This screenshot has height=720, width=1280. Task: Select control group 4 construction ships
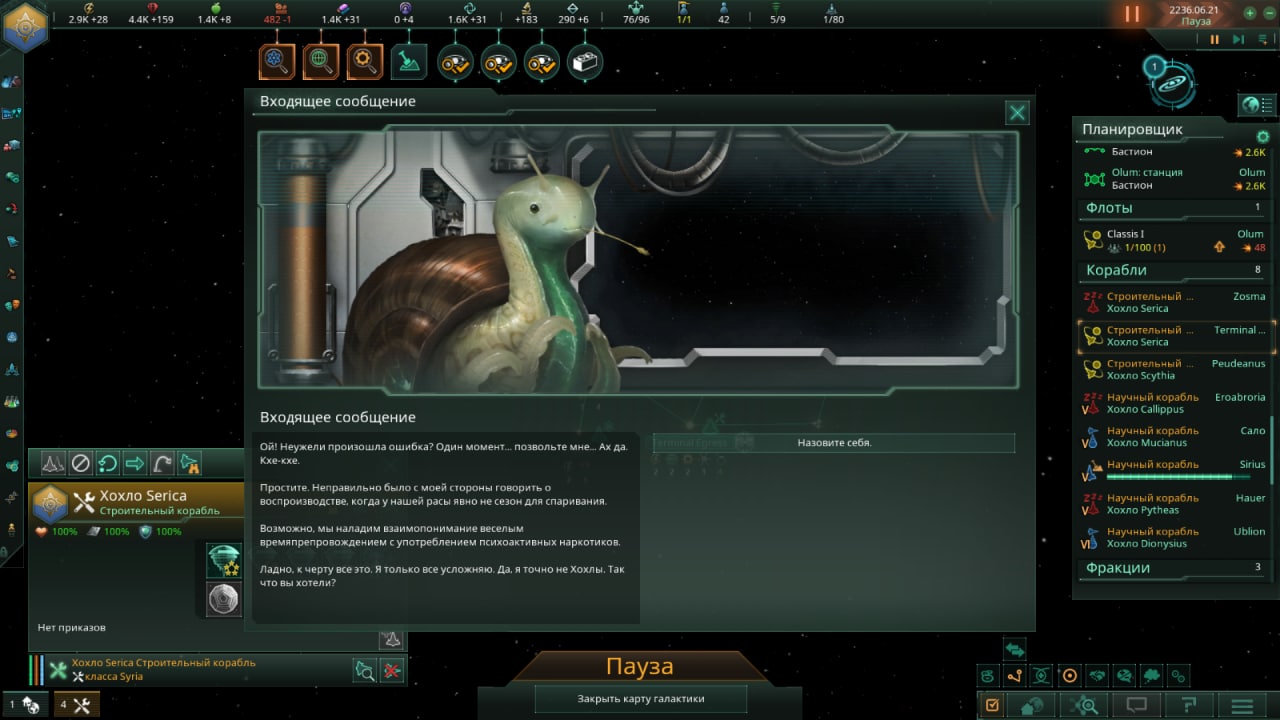[76, 705]
